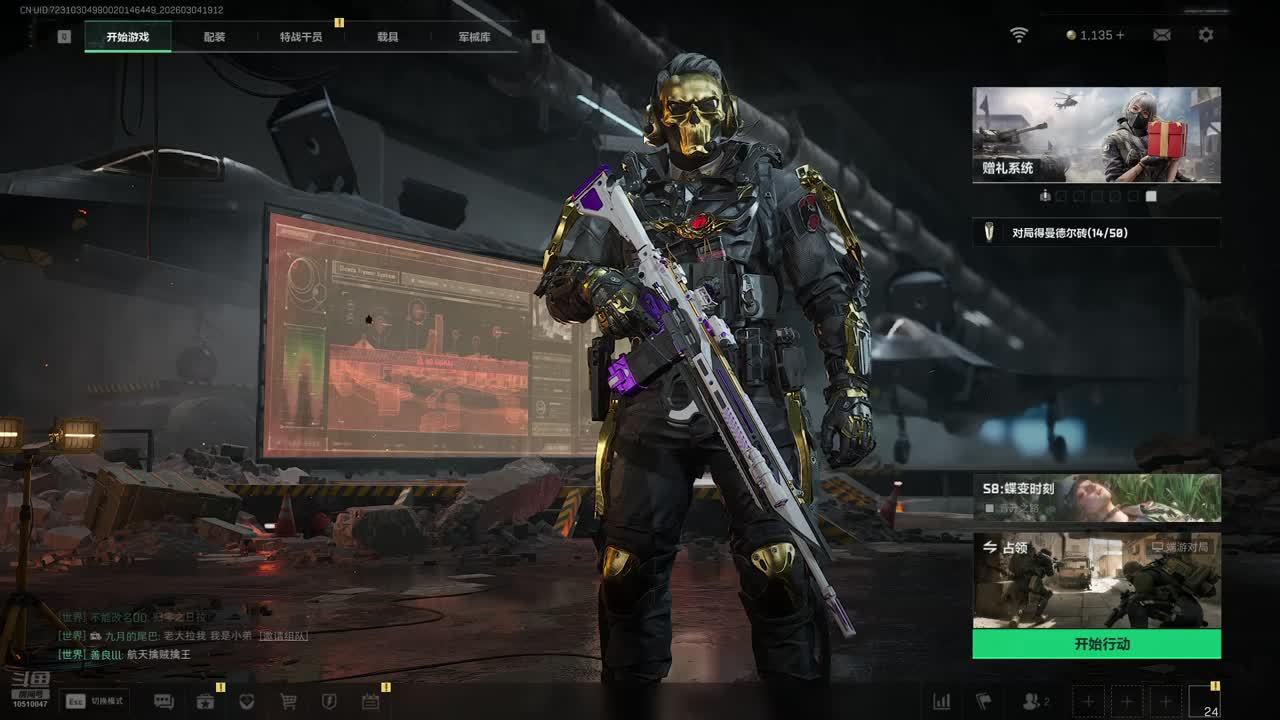This screenshot has width=1280, height=720.
Task: Show the bar chart statistics icon
Action: [941, 702]
